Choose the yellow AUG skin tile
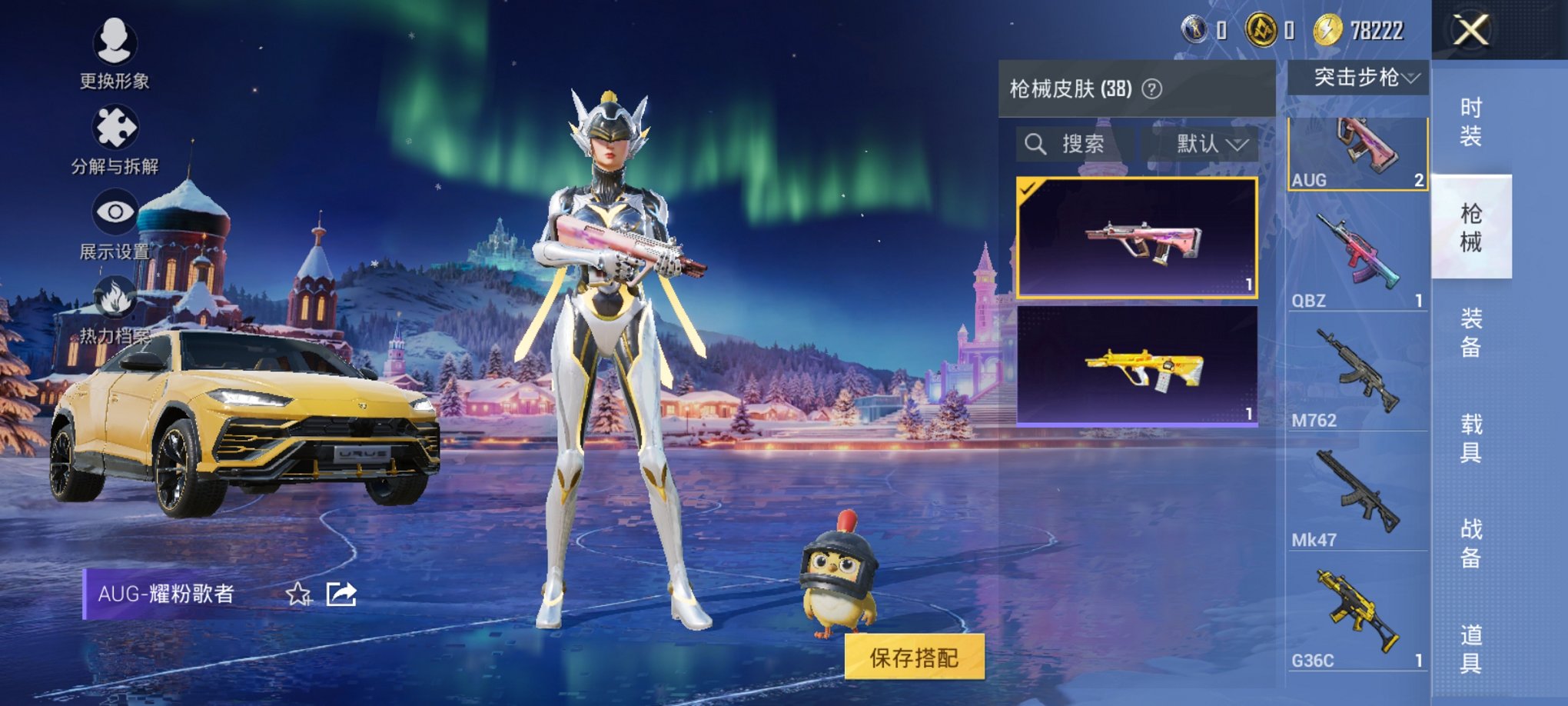 (x=1137, y=365)
